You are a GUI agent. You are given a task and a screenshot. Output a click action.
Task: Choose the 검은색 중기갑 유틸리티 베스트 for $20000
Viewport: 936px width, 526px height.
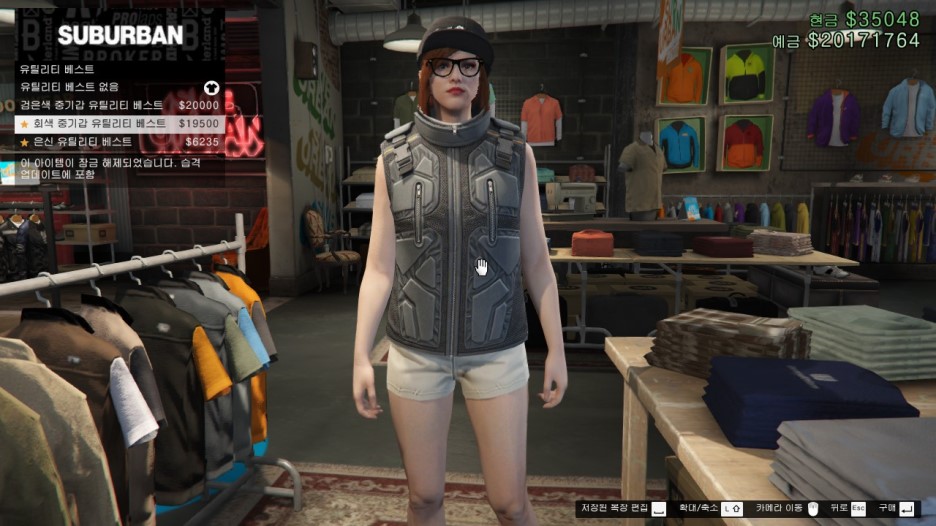[118, 105]
